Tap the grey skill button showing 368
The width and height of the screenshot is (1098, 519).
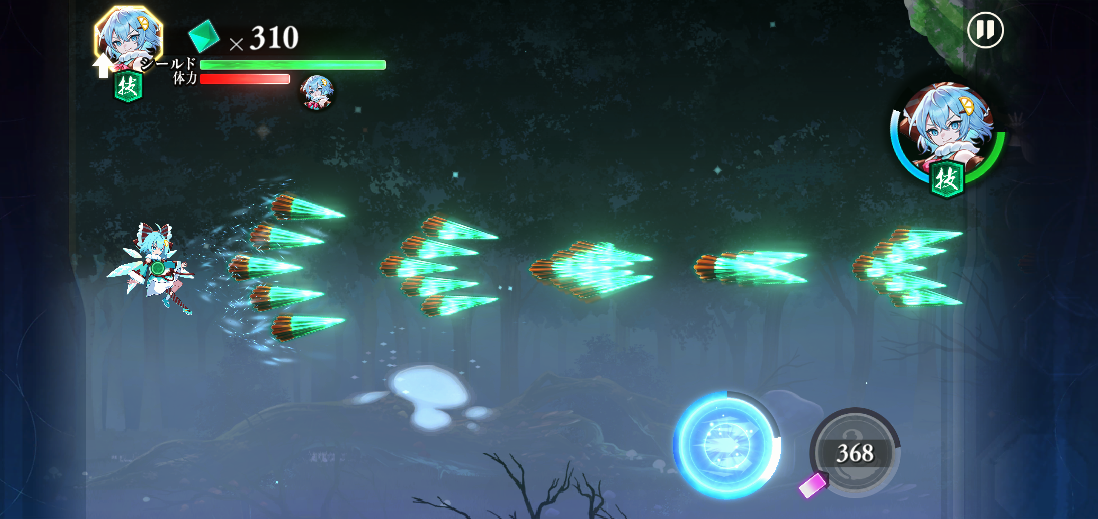coord(855,452)
